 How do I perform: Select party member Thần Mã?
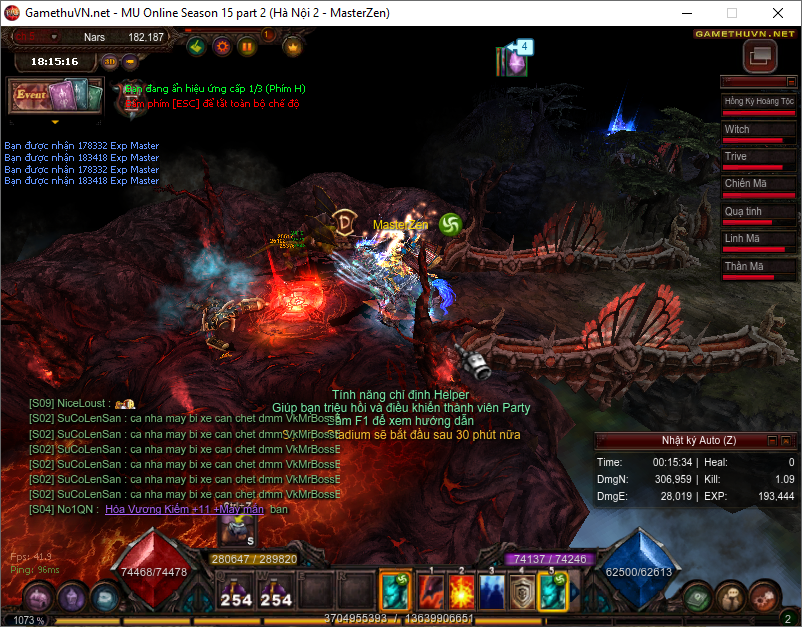tap(759, 267)
